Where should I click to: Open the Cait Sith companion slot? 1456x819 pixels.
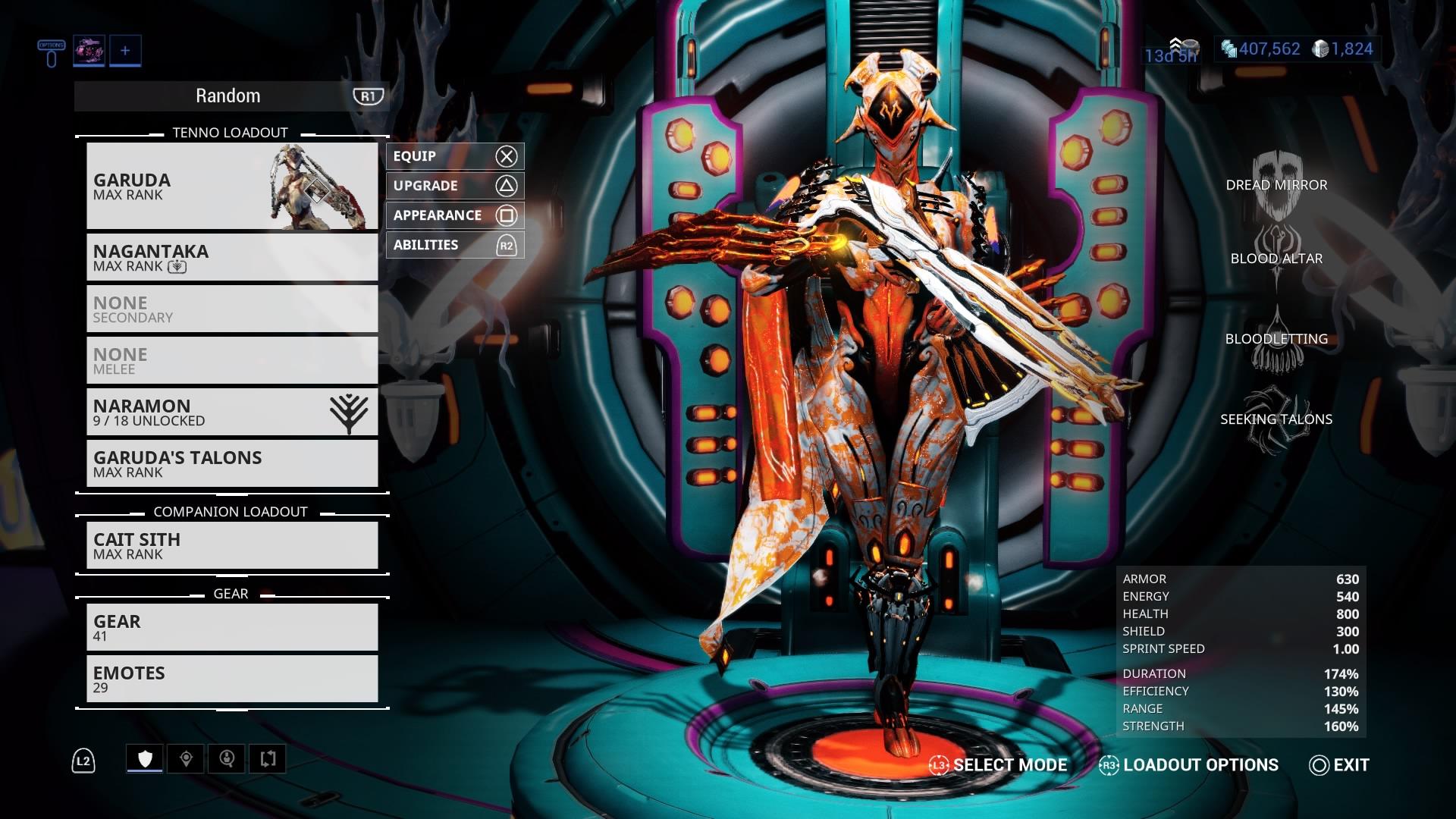tap(232, 546)
